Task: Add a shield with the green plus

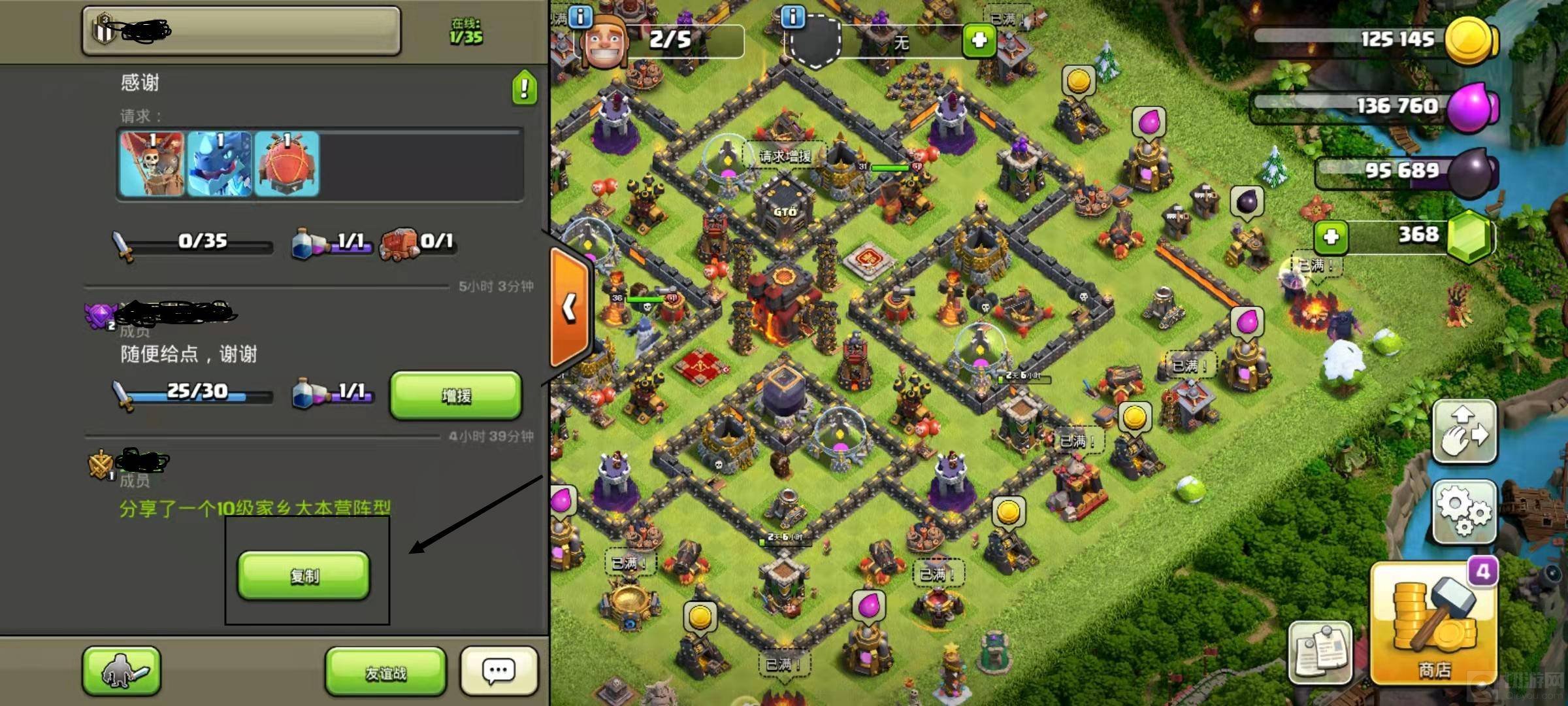Action: click(x=979, y=41)
